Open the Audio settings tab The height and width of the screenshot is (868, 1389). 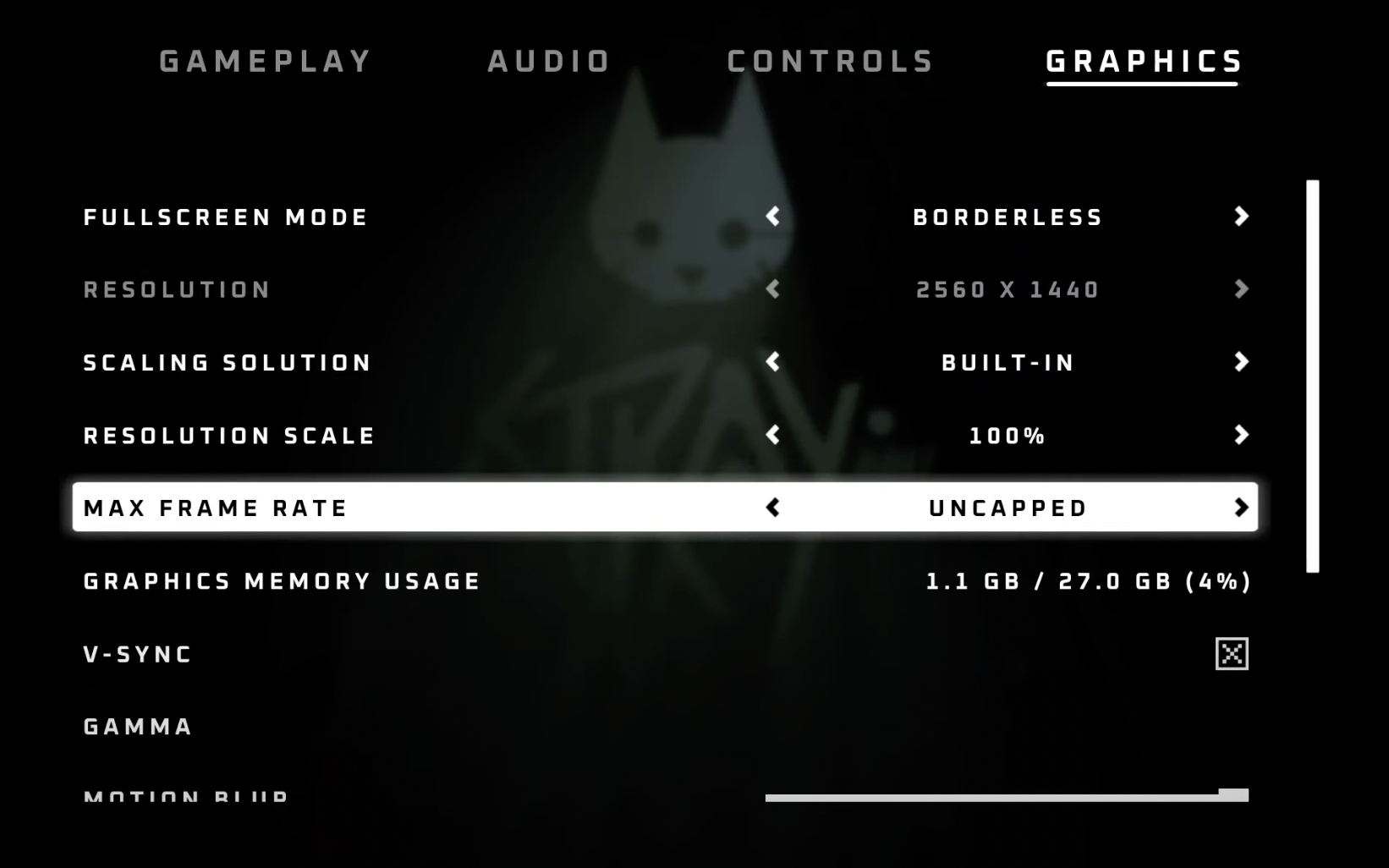click(549, 62)
